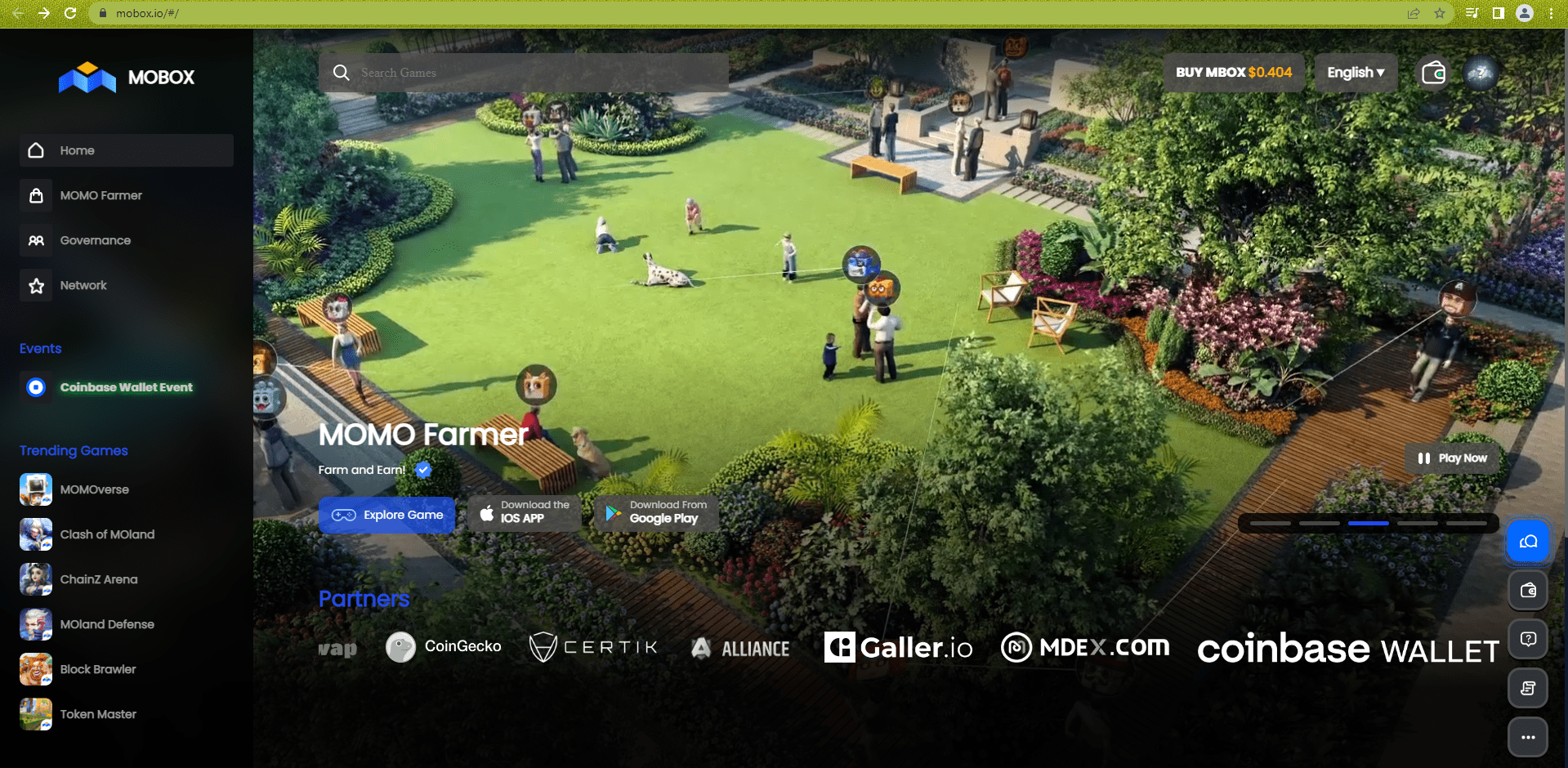Screen dimensions: 1568x768
Task: Open the three-dots more options button
Action: (x=1527, y=737)
